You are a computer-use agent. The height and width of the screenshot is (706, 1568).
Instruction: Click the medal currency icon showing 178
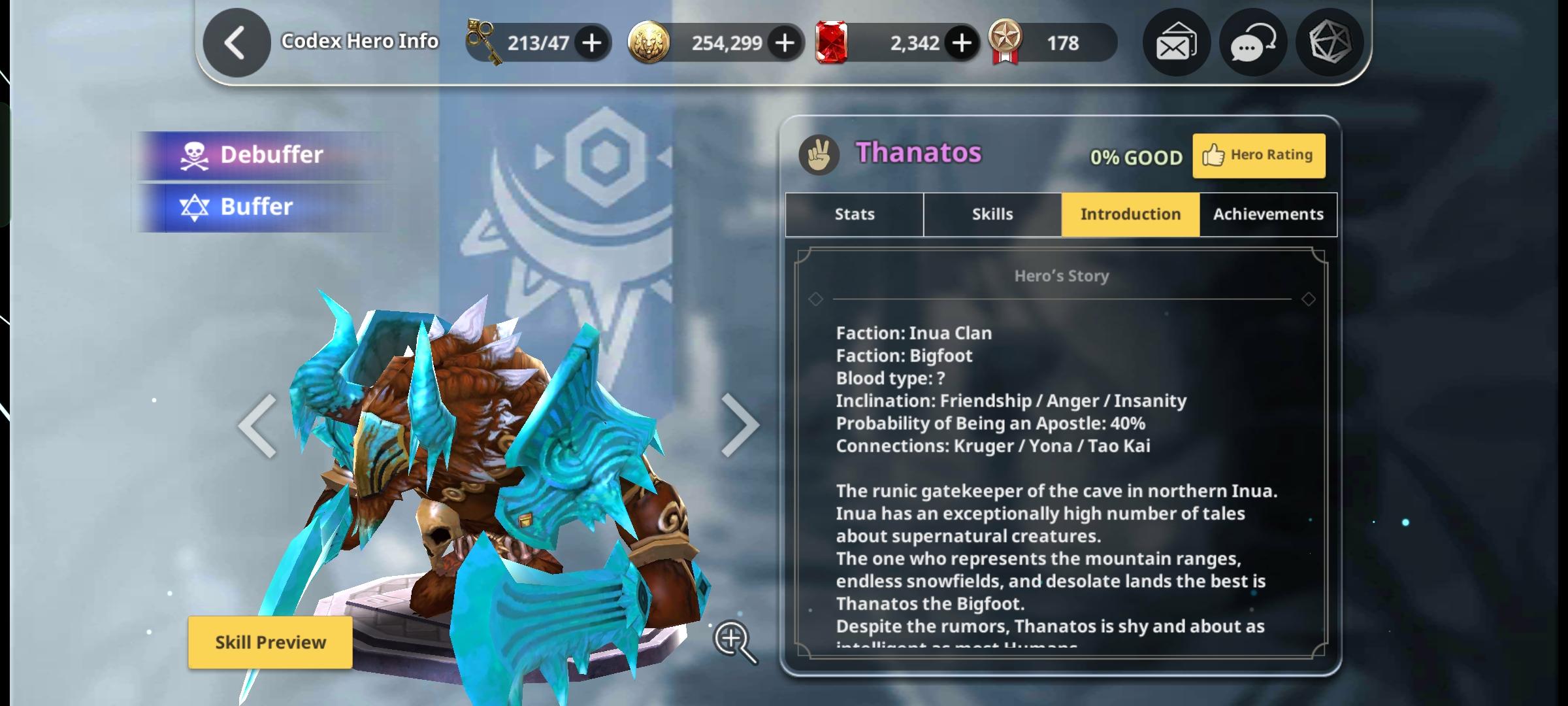pyautogui.click(x=1010, y=42)
